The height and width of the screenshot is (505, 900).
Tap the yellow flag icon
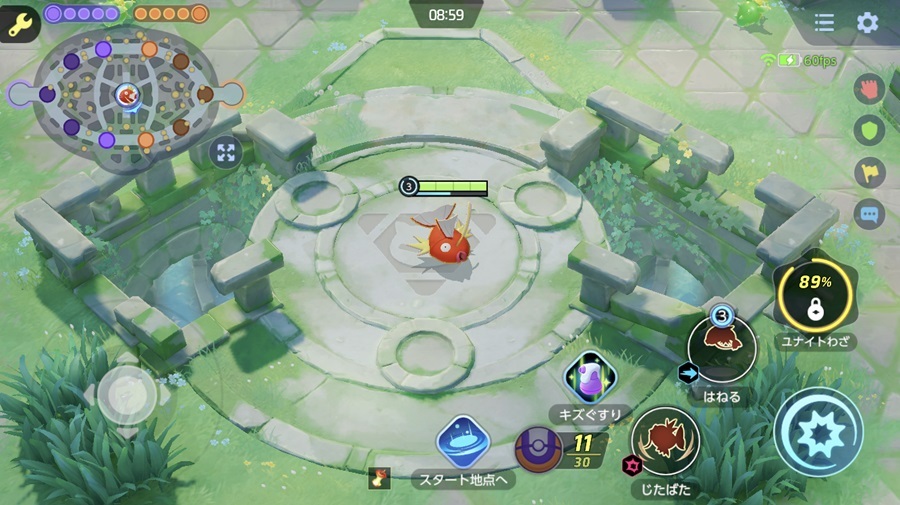(x=867, y=172)
